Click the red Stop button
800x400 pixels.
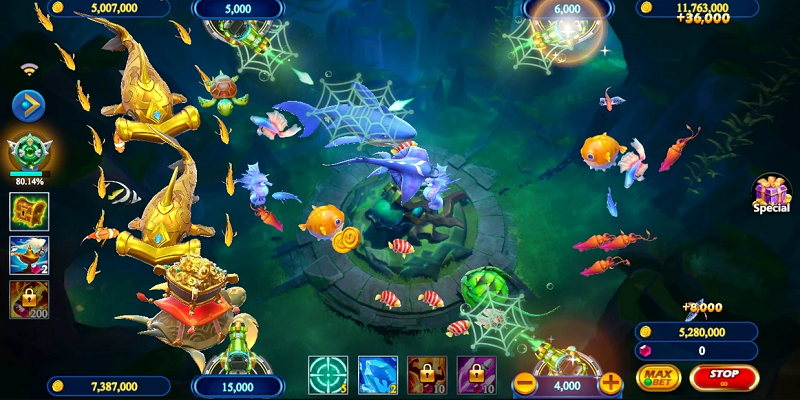(x=724, y=377)
